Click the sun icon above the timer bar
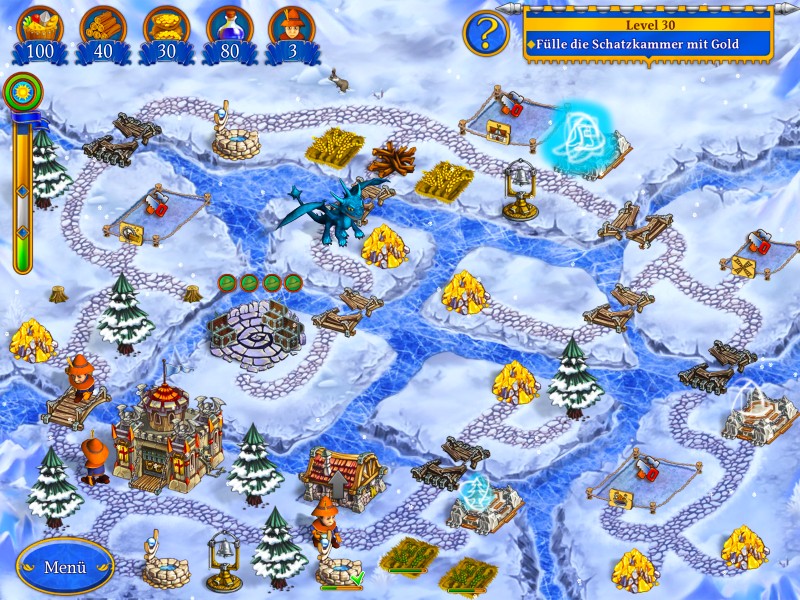800x600 pixels. tap(19, 93)
